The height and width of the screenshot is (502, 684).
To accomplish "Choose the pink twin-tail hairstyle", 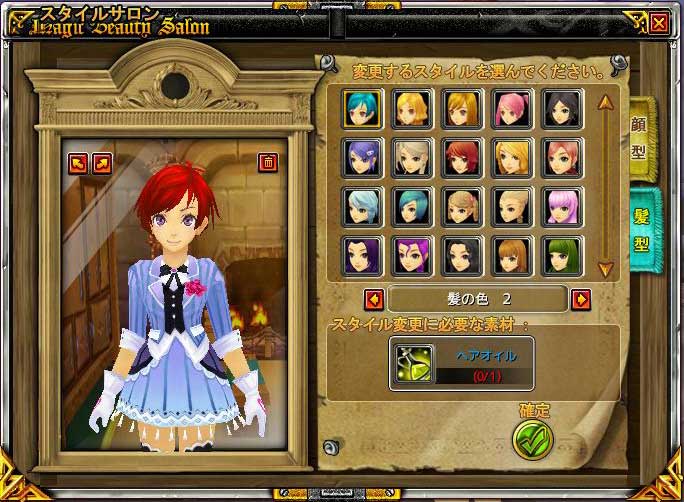I will tap(511, 107).
